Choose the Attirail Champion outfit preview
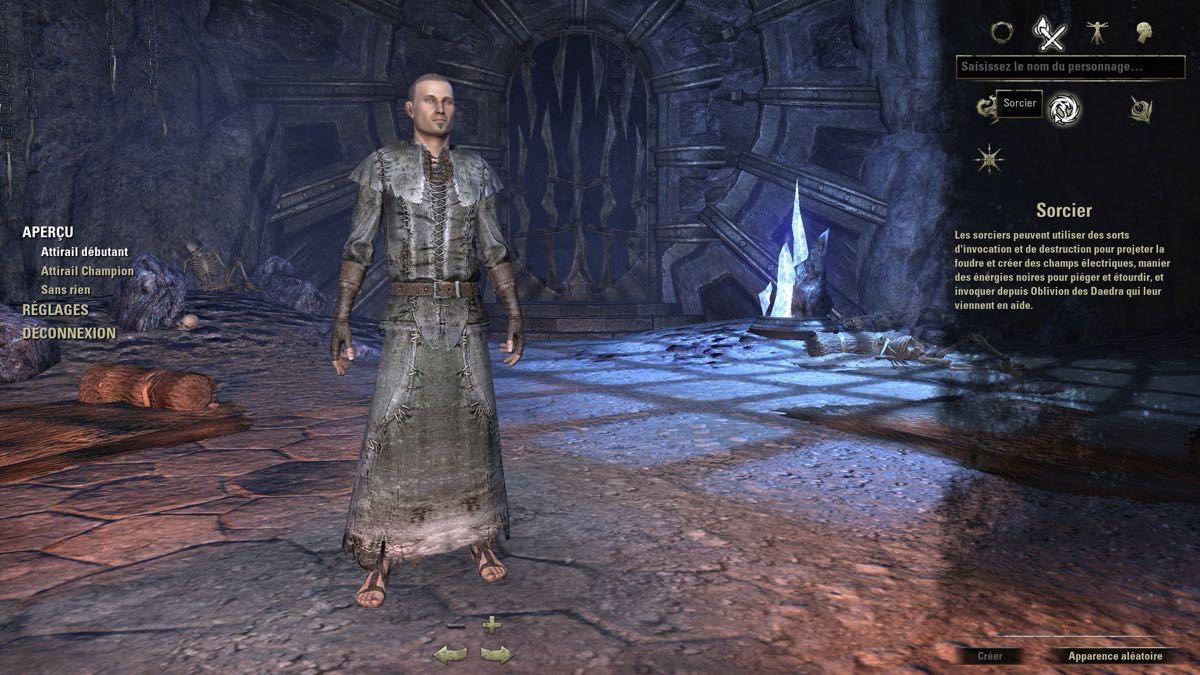Viewport: 1200px width, 675px height. click(87, 271)
